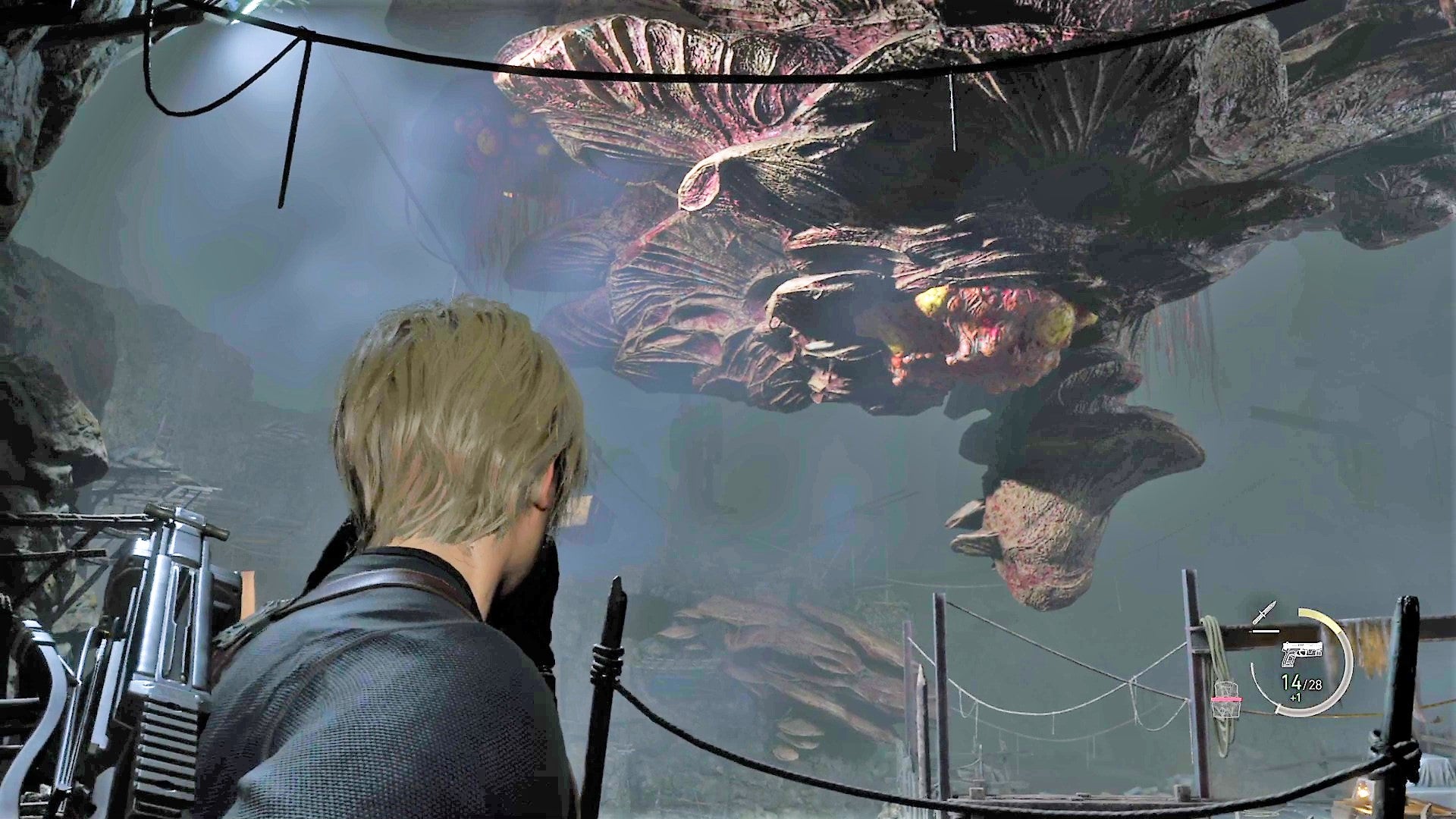1456x819 pixels.
Task: Click the pink bar on the hanging item
Action: tap(1226, 699)
